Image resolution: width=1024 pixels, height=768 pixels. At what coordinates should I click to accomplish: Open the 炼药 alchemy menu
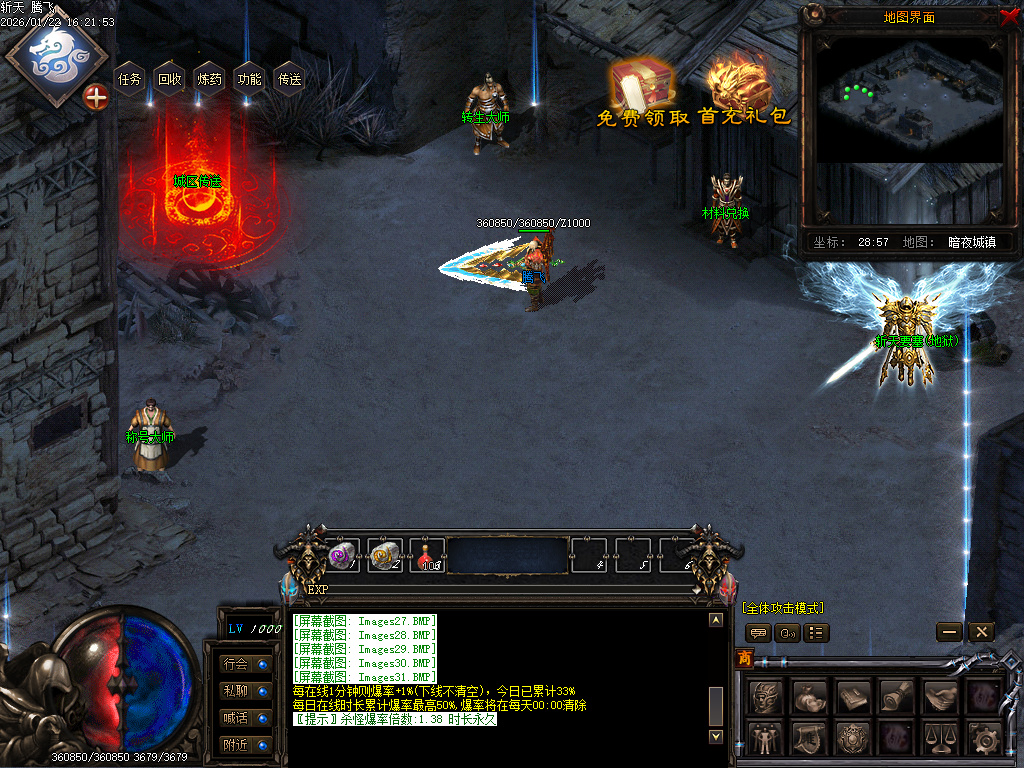[x=210, y=79]
